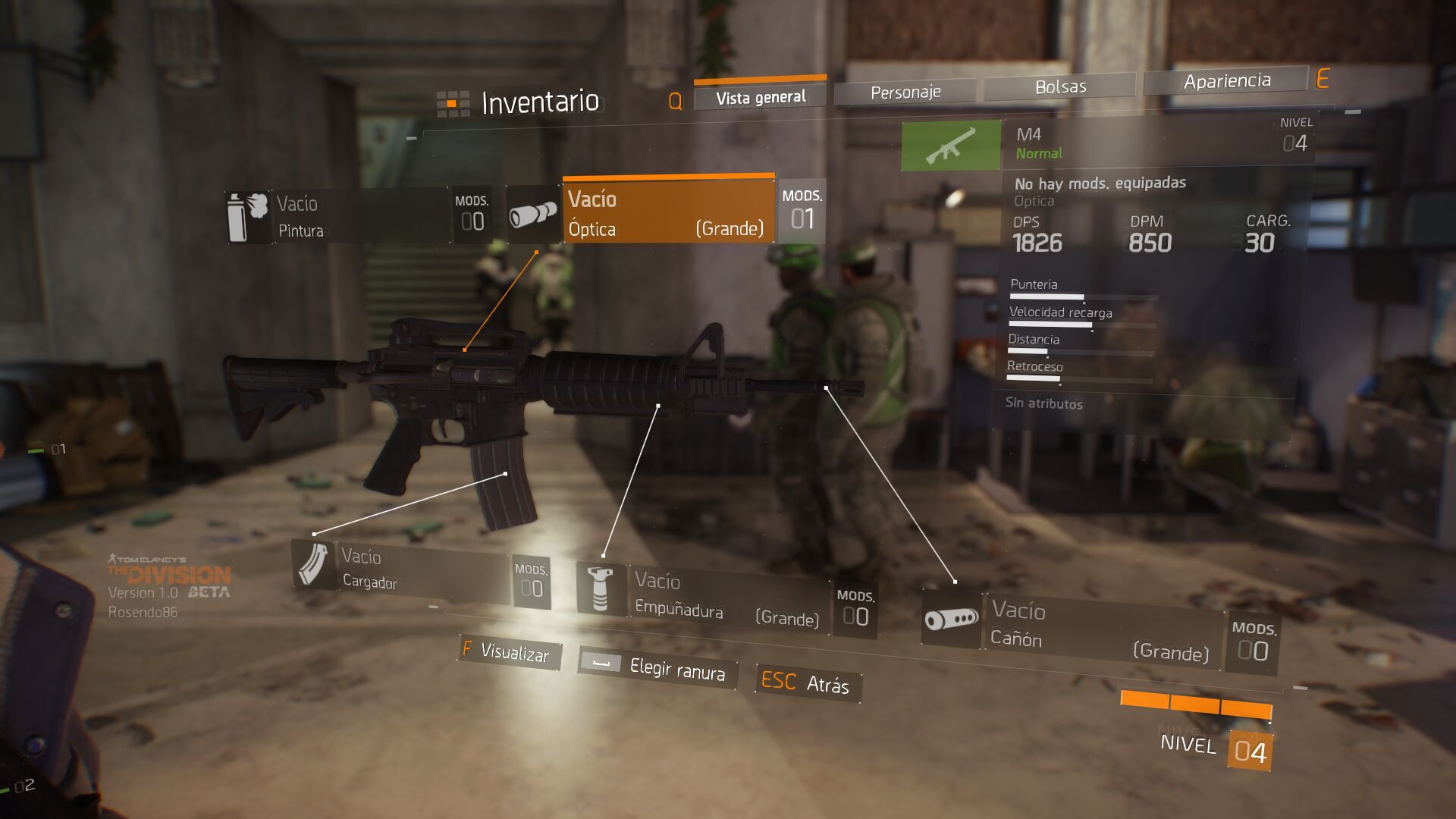Click the scope icon beside Óptica
Image resolution: width=1456 pixels, height=819 pixels.
click(533, 215)
